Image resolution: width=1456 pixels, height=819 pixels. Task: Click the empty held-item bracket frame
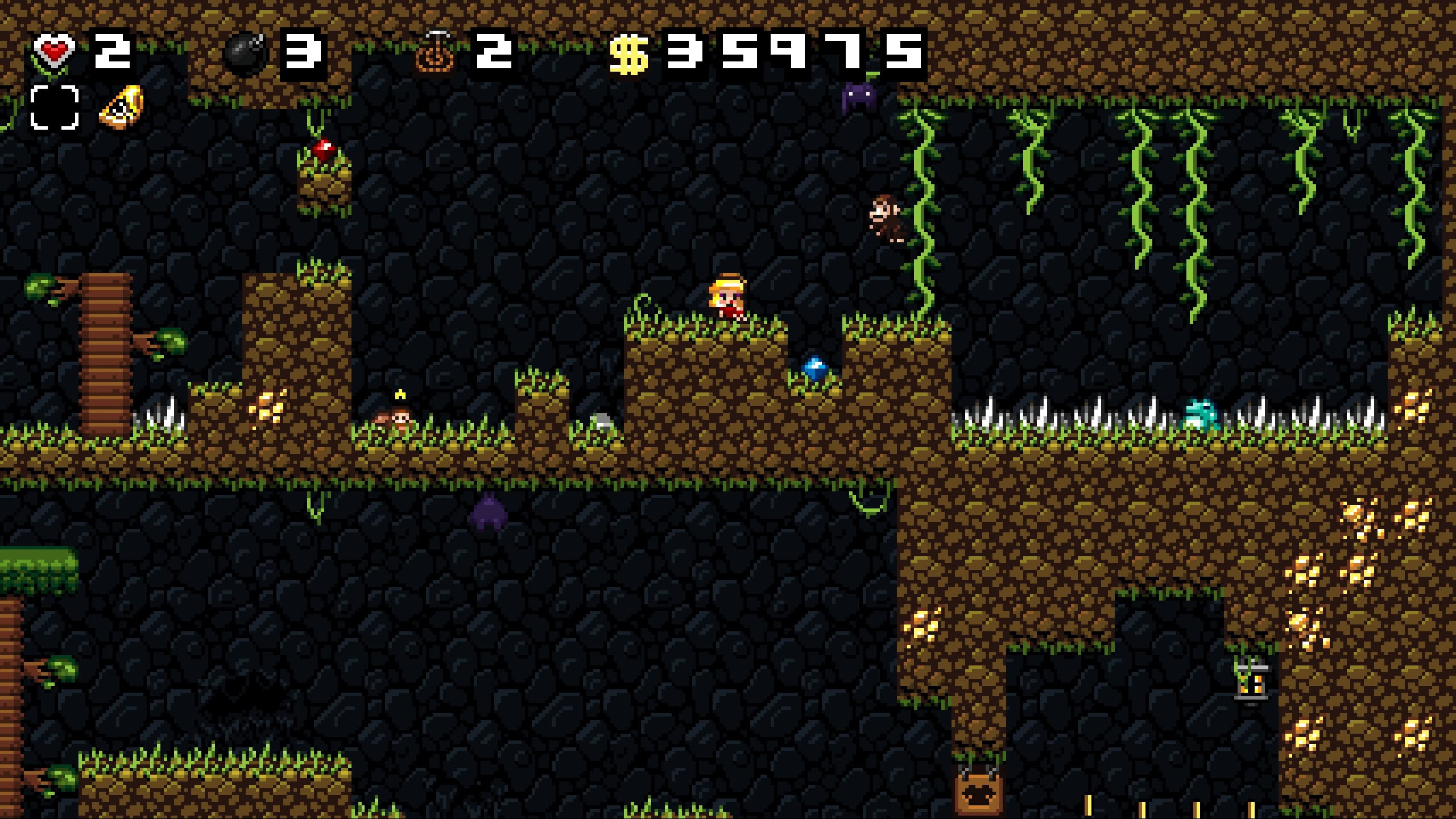pyautogui.click(x=54, y=107)
